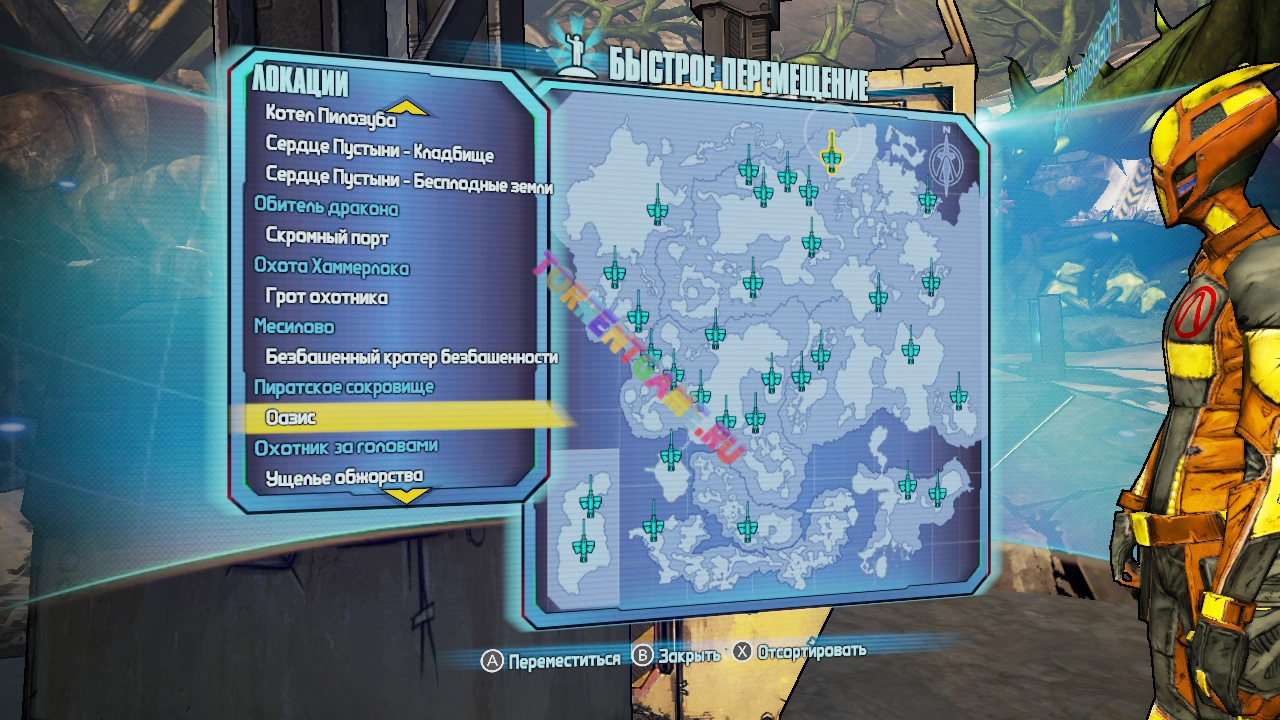Select the yellow highlighted marker on the map

tap(830, 153)
